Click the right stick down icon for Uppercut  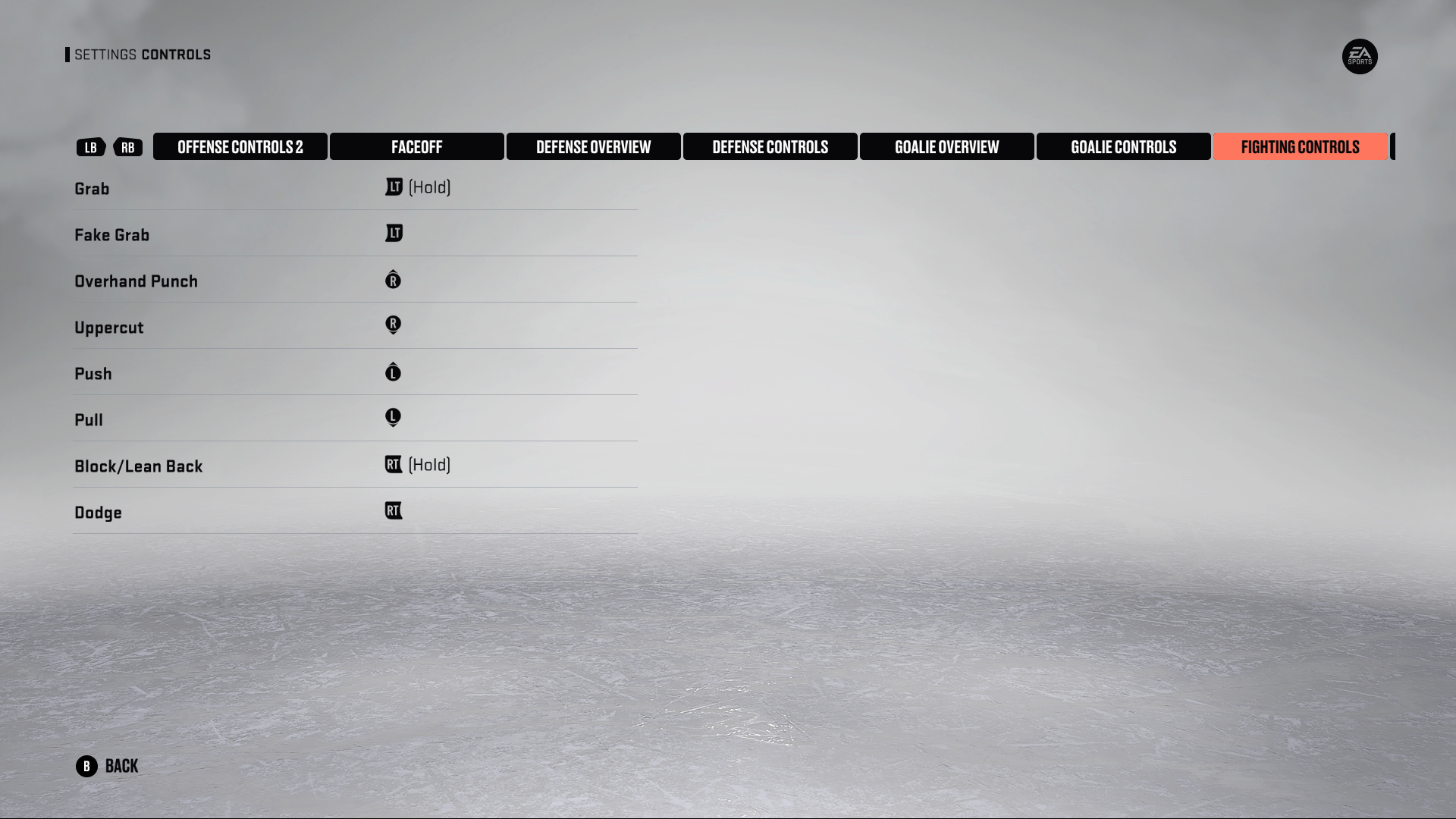pyautogui.click(x=393, y=326)
